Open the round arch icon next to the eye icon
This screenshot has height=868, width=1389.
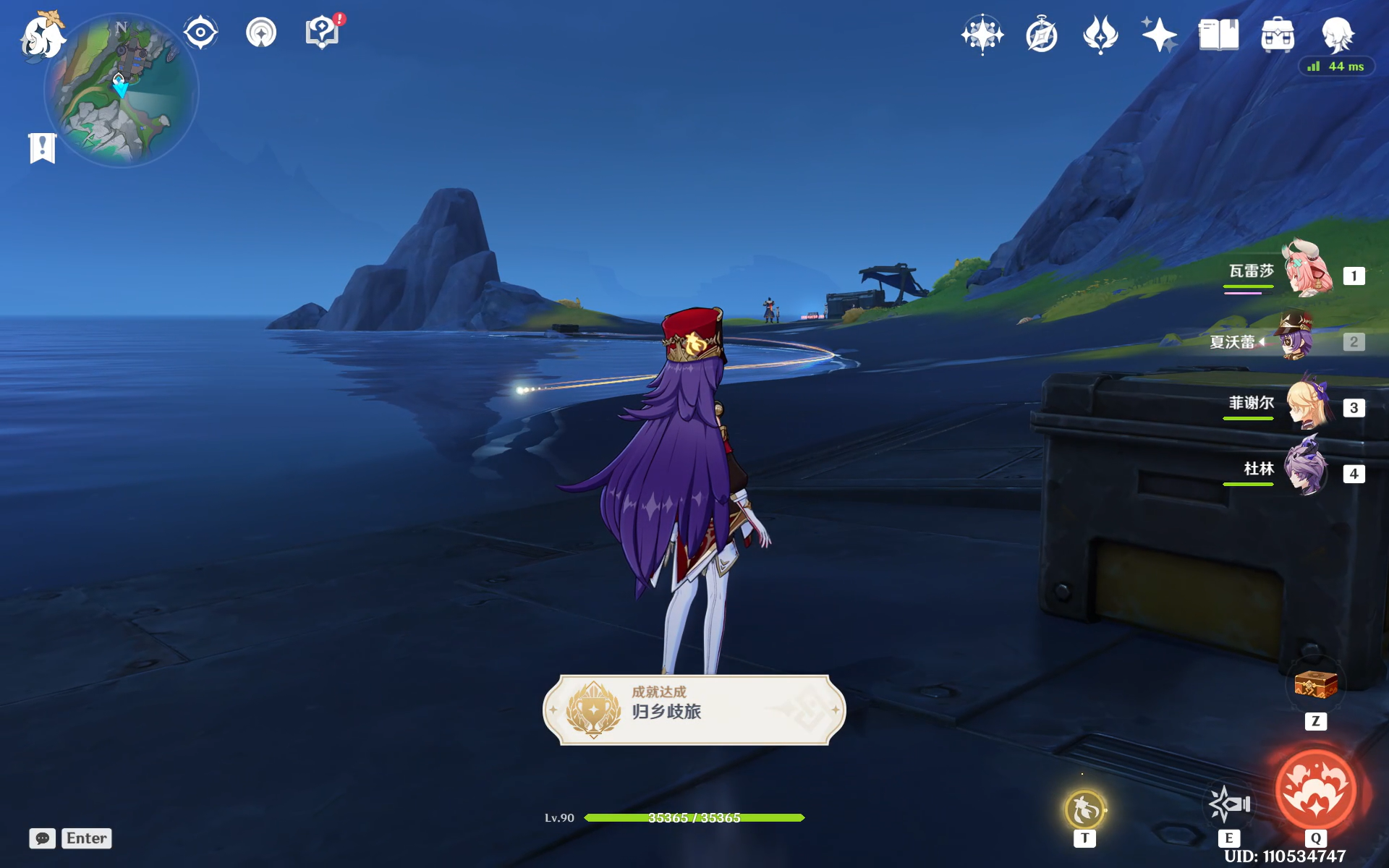coord(261,33)
